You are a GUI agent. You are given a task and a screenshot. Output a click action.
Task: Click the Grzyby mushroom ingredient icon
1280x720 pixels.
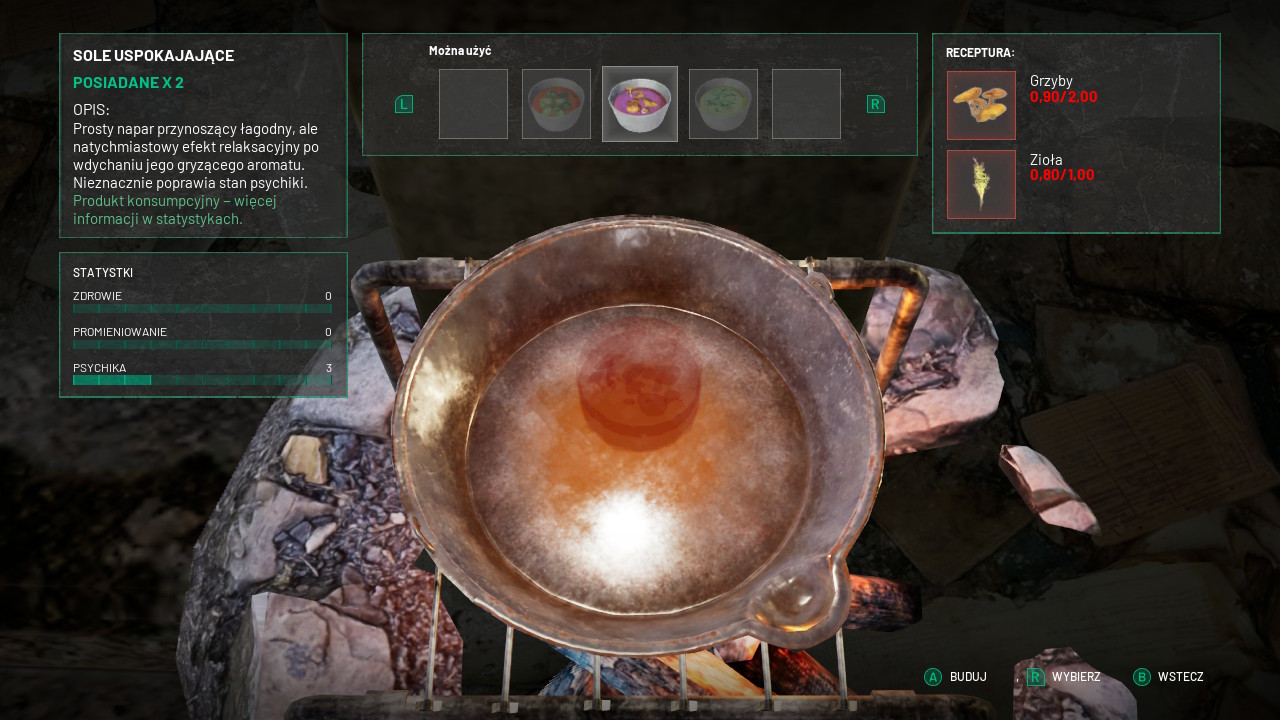981,105
